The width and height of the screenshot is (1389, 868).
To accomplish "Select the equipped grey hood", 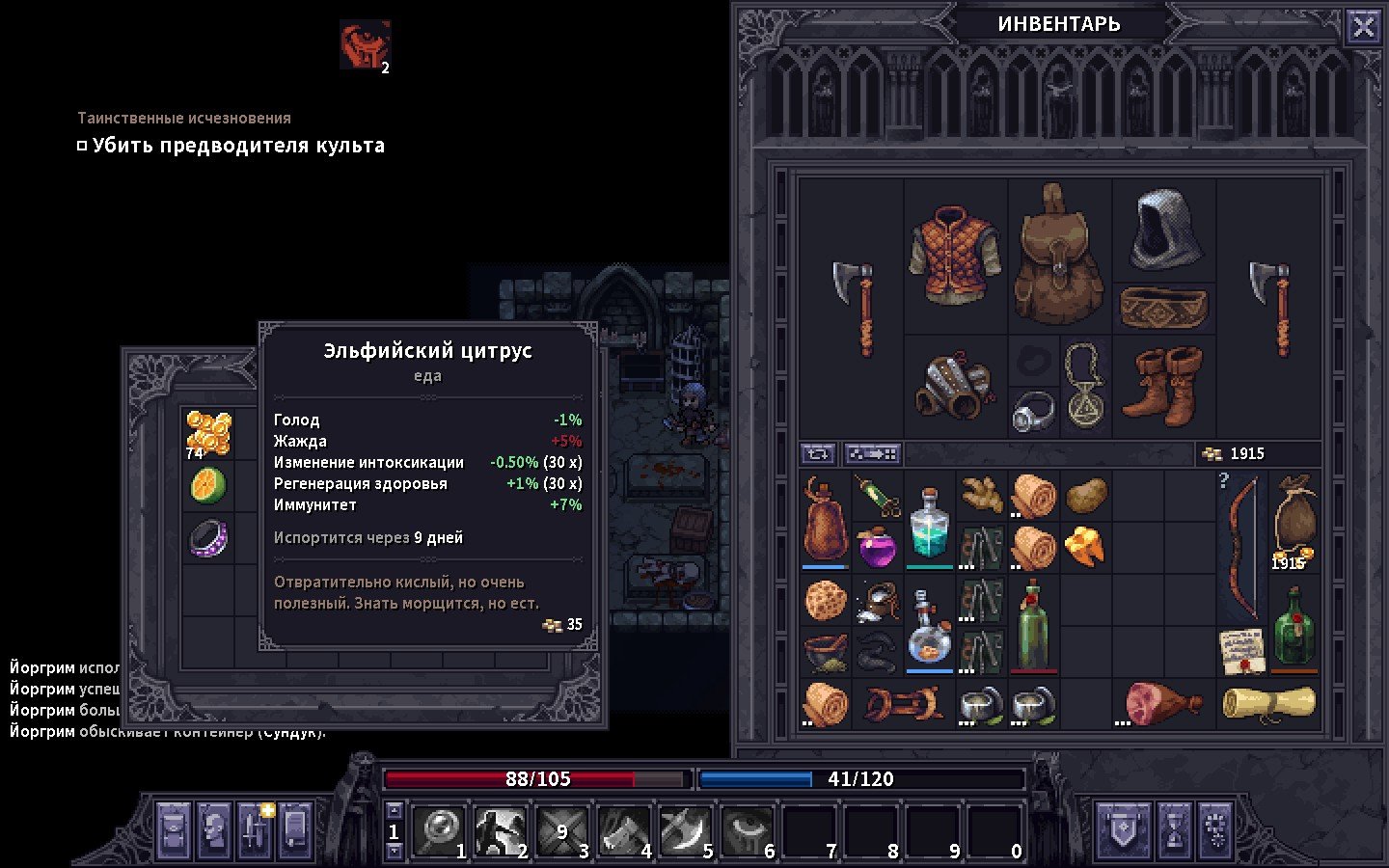I will 1165,229.
